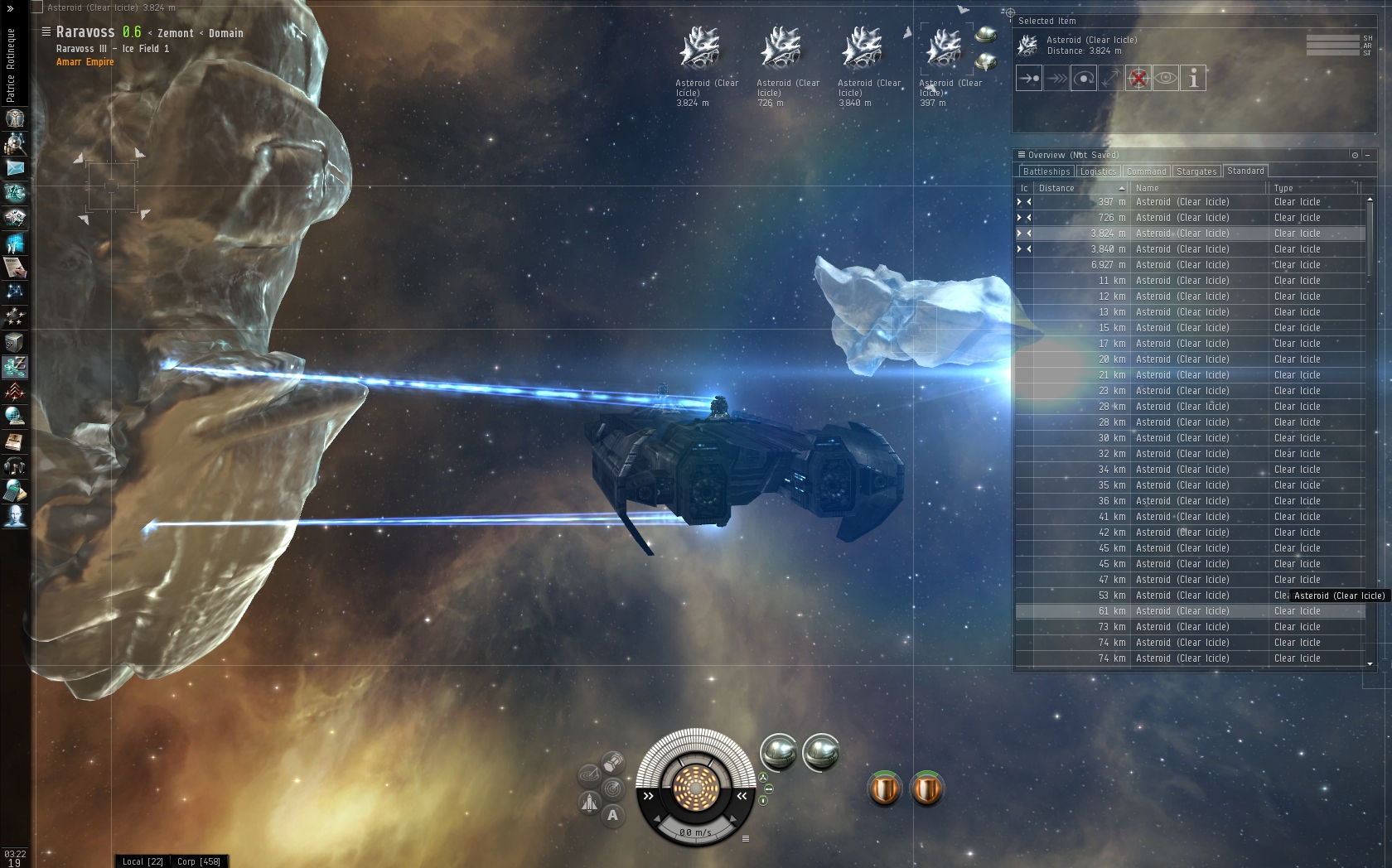The width and height of the screenshot is (1392, 868).
Task: Switch to the Battleships overview tab
Action: click(x=1046, y=171)
